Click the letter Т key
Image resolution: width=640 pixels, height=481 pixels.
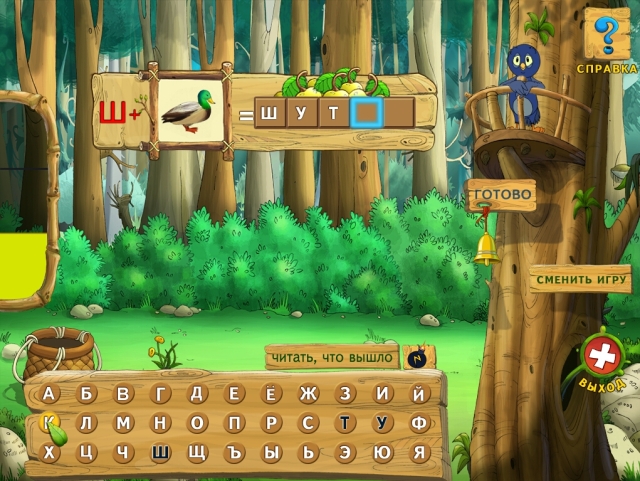click(x=345, y=423)
